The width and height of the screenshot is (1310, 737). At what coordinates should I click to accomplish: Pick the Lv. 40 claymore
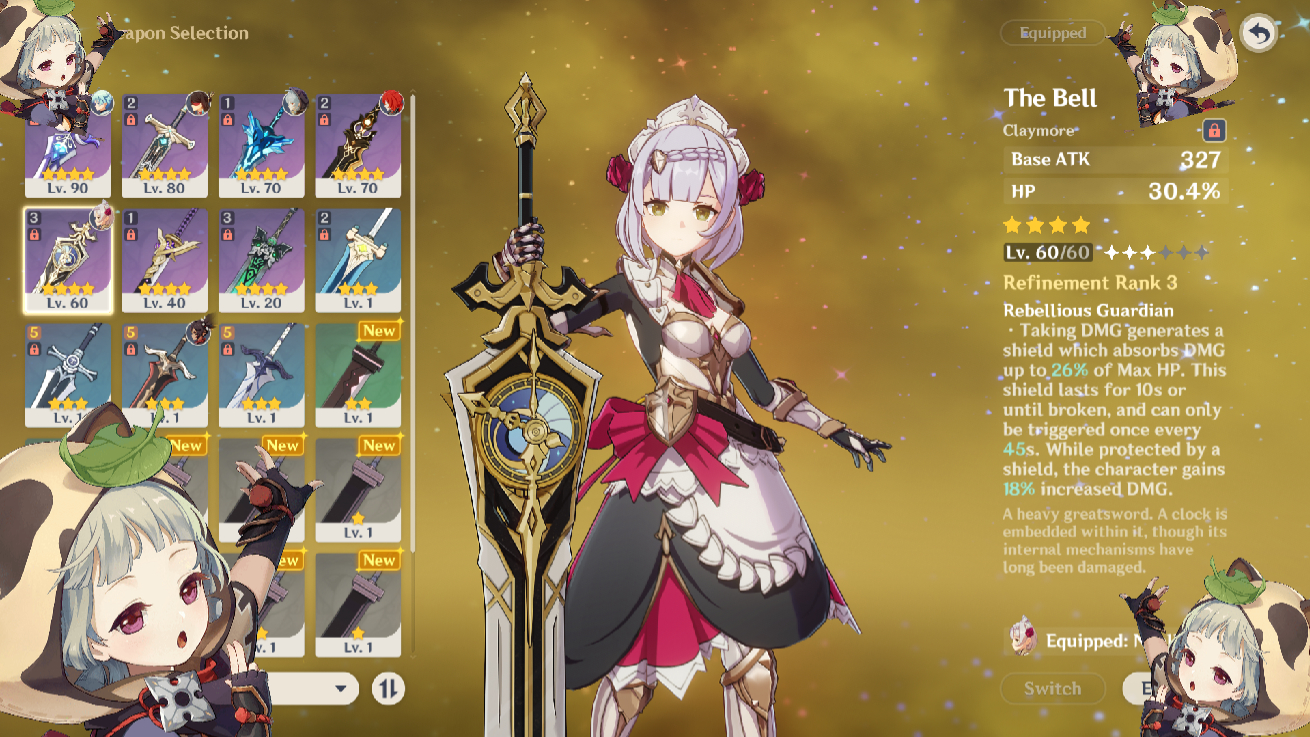165,260
